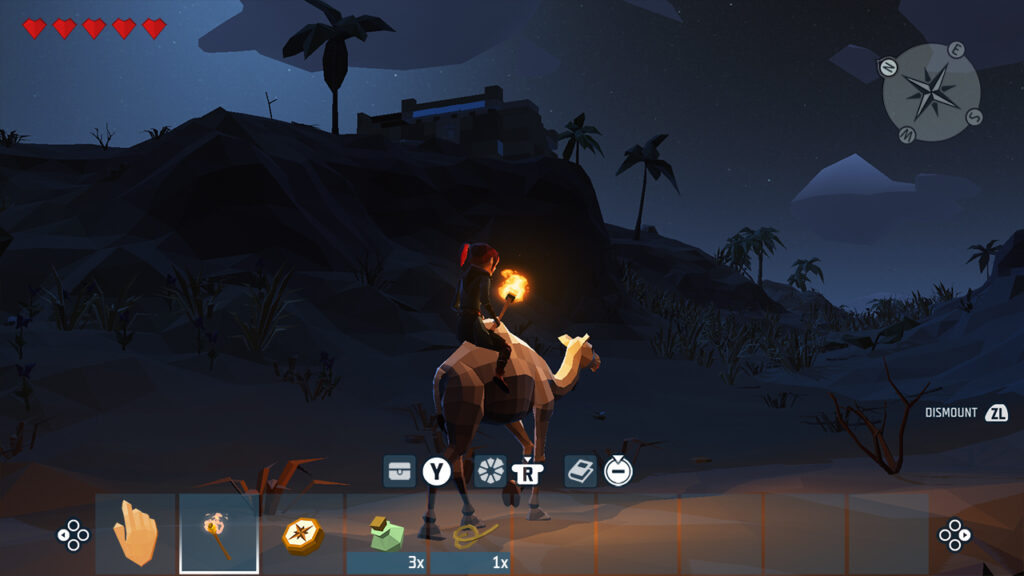This screenshot has height=576, width=1024.
Task: Select the bare hand hotbar slot
Action: point(135,534)
